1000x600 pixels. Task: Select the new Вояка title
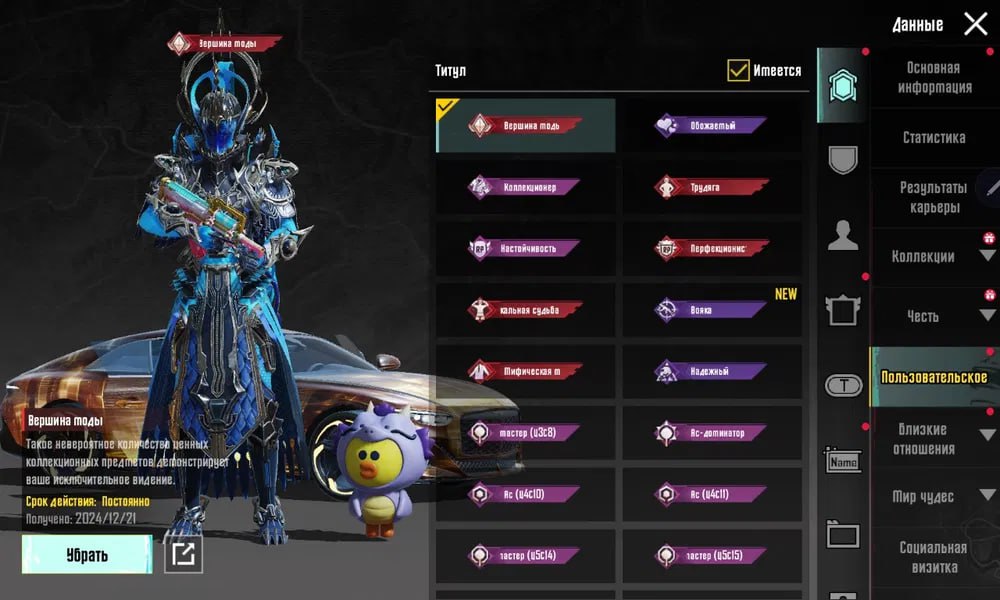(x=712, y=310)
